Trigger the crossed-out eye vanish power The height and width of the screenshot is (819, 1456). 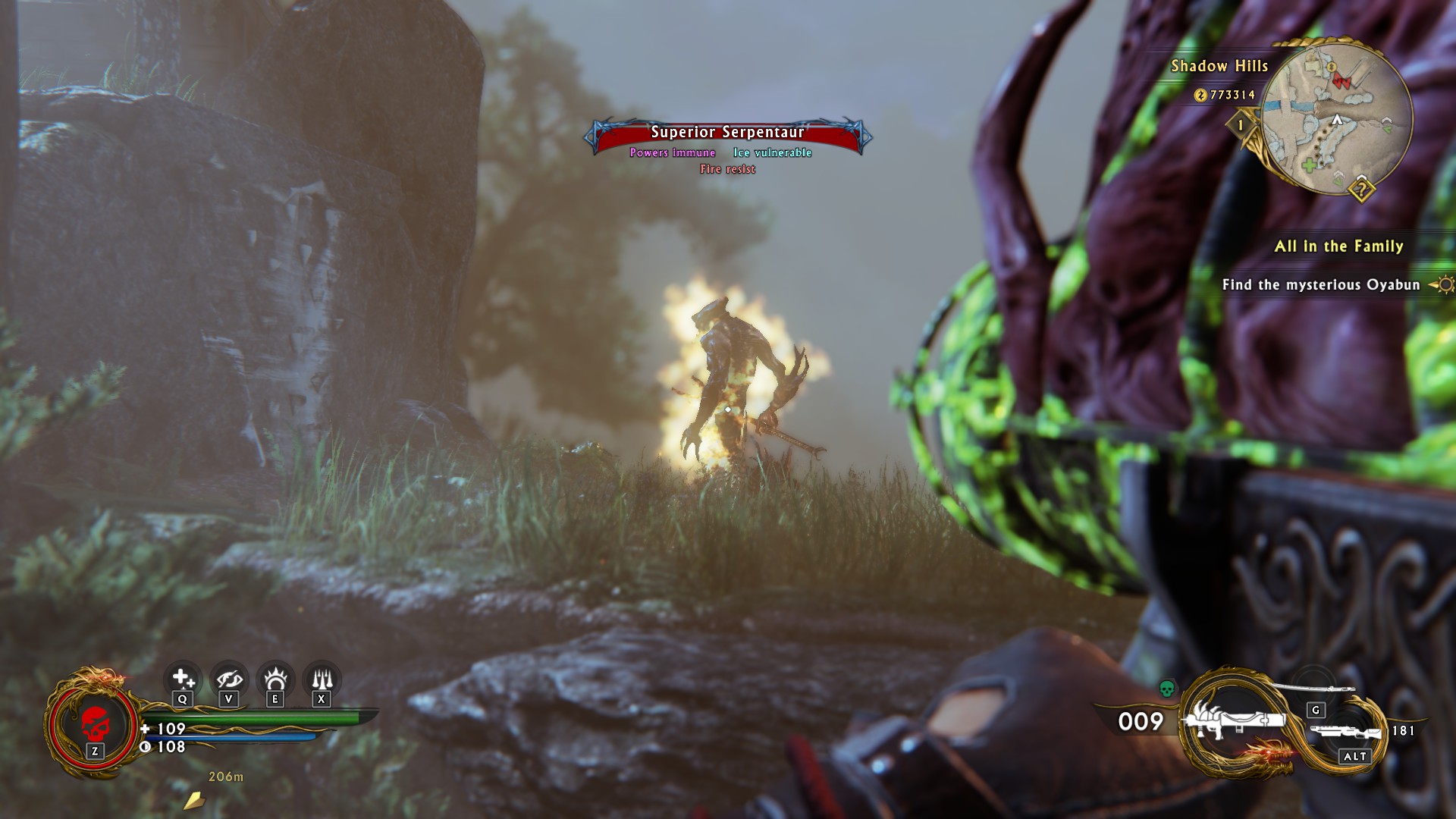[229, 678]
